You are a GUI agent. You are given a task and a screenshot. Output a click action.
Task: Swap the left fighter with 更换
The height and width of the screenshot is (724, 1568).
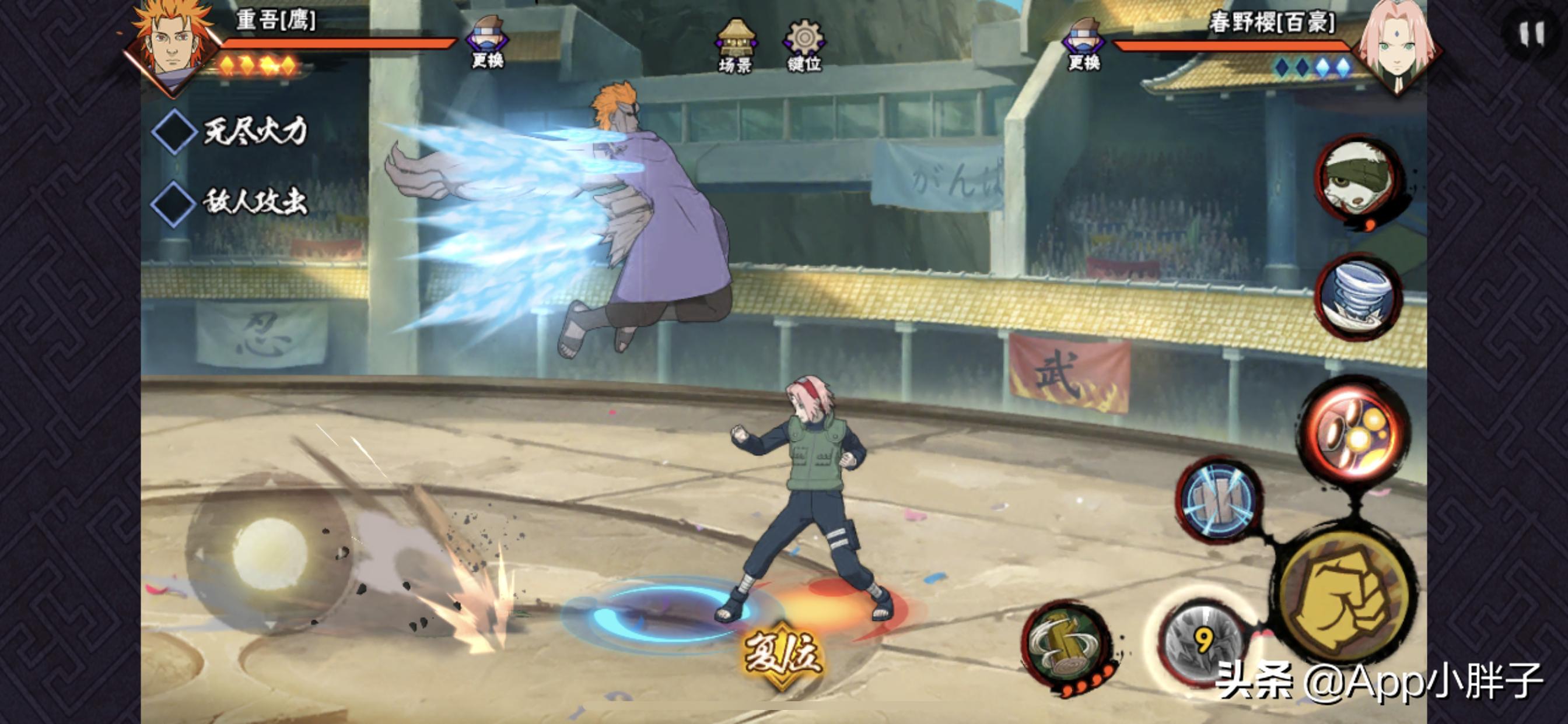[488, 41]
